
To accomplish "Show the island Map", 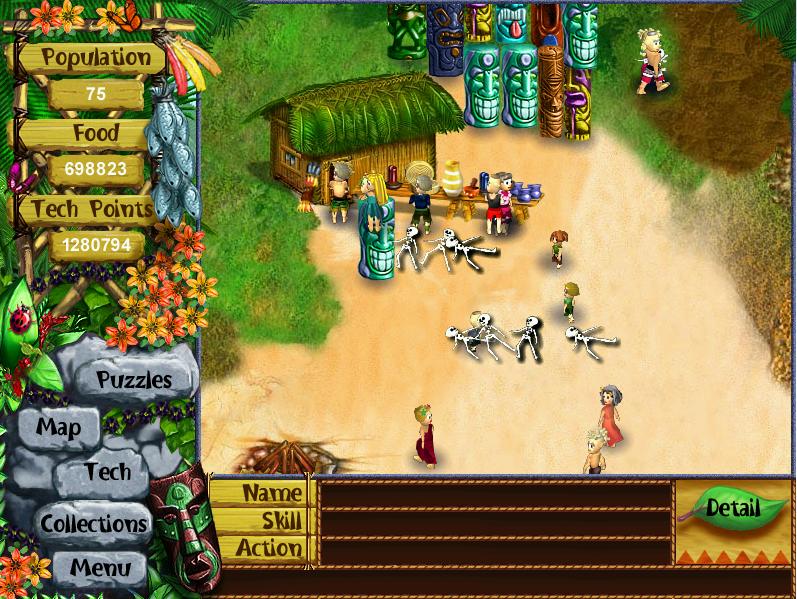I will (x=58, y=427).
